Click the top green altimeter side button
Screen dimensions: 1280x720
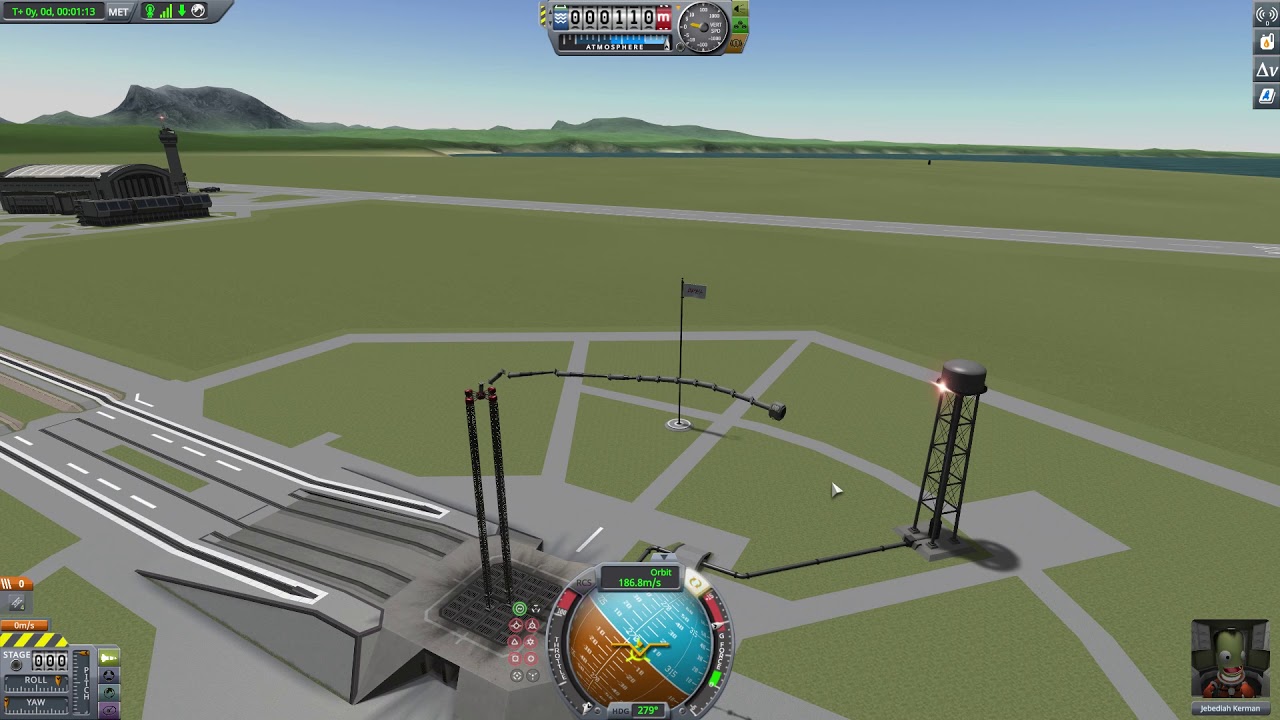[x=740, y=9]
